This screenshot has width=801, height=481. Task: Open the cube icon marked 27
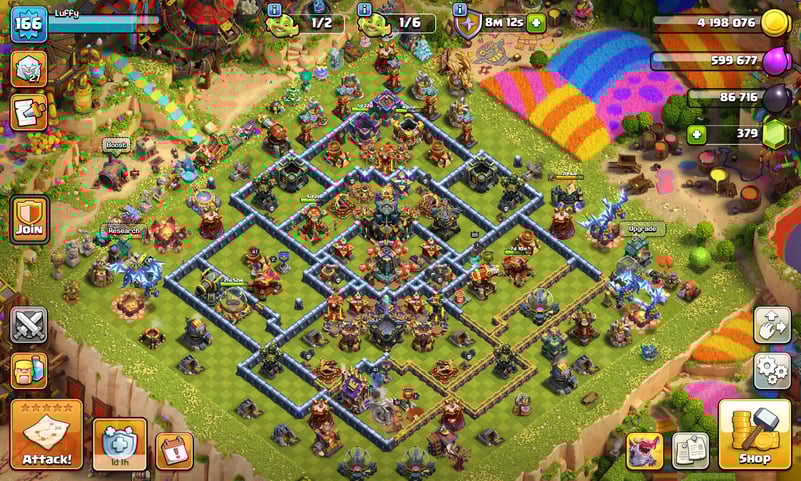[x=29, y=69]
